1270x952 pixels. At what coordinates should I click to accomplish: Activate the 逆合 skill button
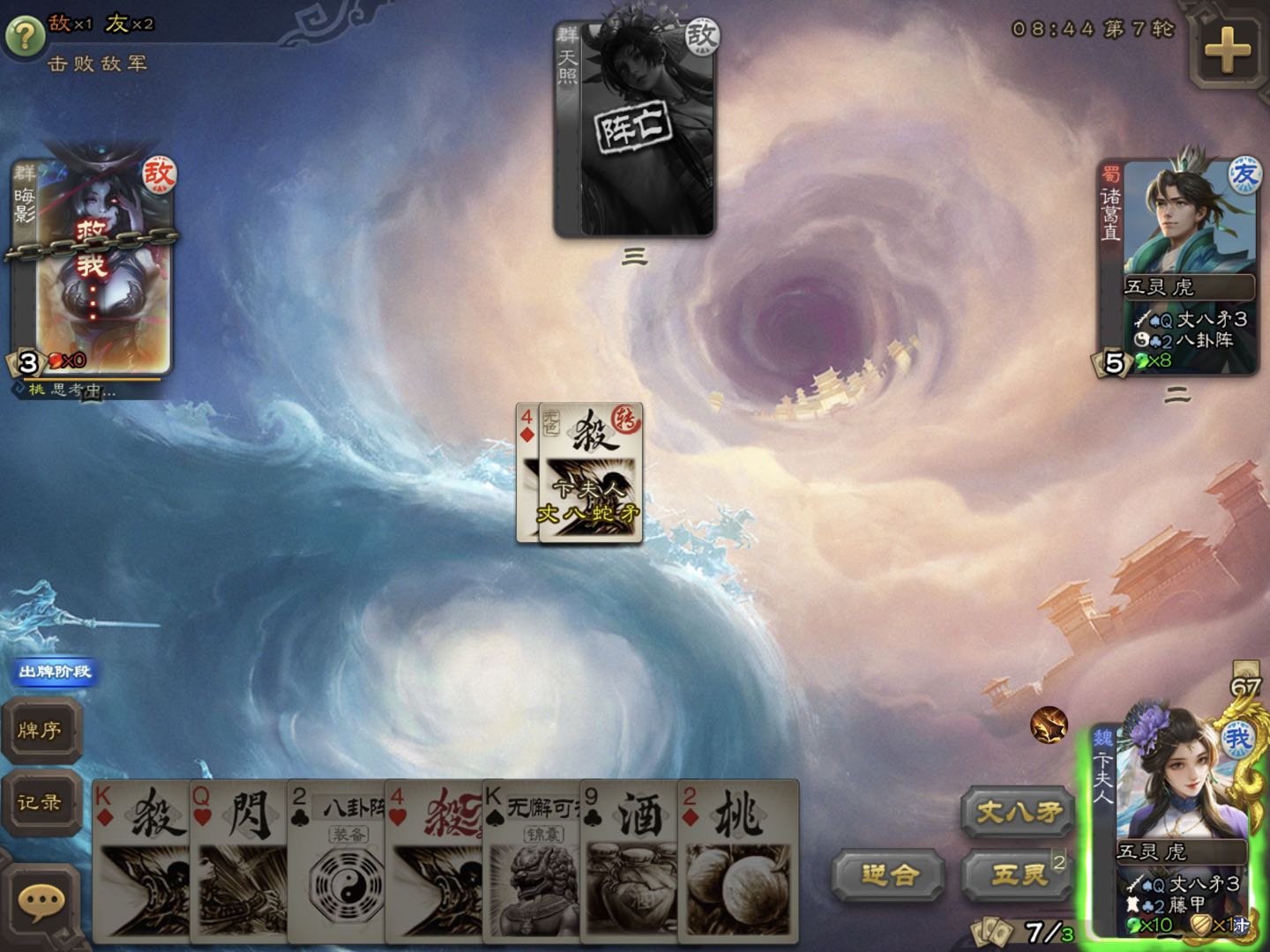889,874
